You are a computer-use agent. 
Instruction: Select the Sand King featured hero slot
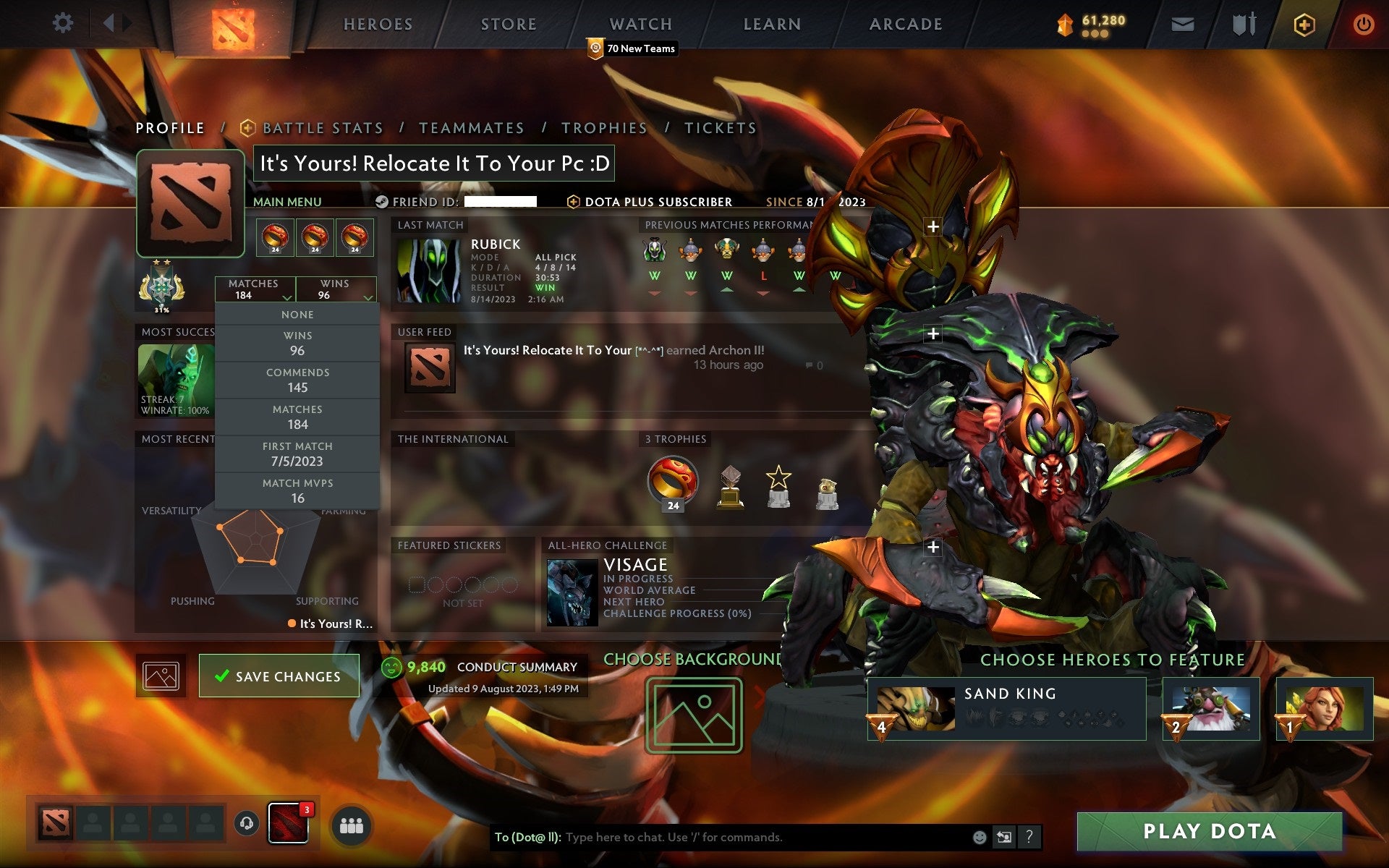click(x=1006, y=709)
